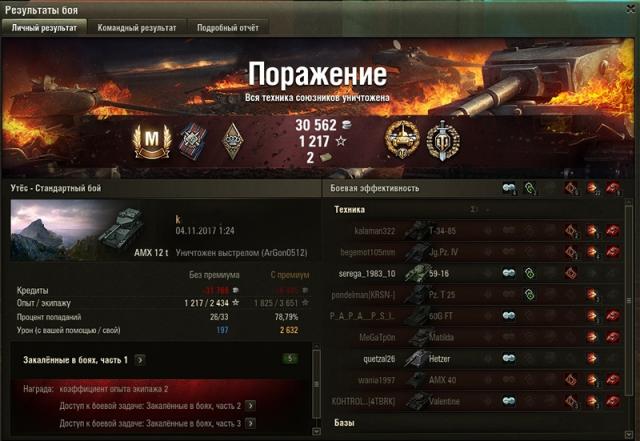The width and height of the screenshot is (640, 441).
Task: Click the Mastery badge M medal
Action: tap(149, 139)
